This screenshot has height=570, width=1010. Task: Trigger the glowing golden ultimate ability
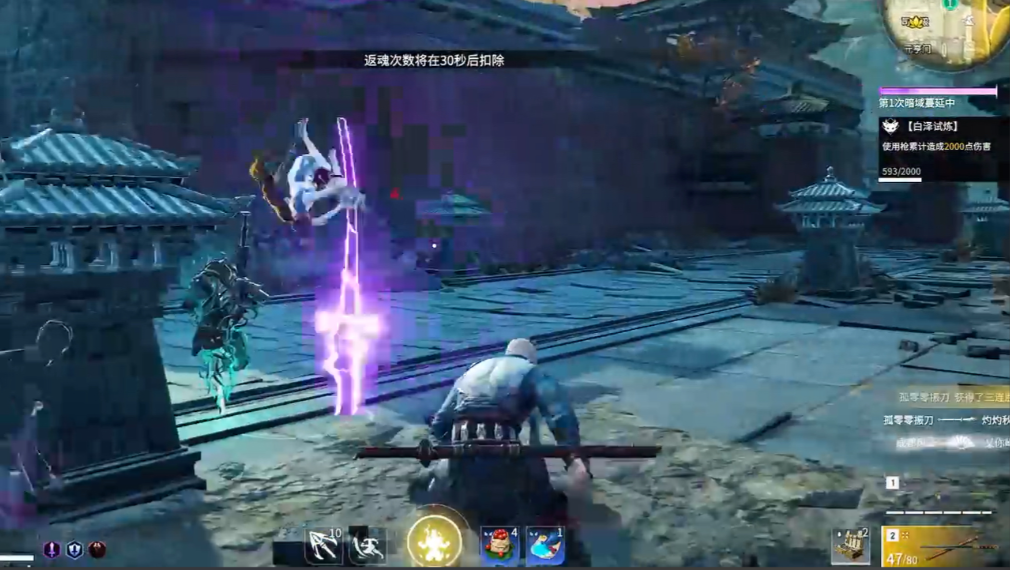(435, 542)
